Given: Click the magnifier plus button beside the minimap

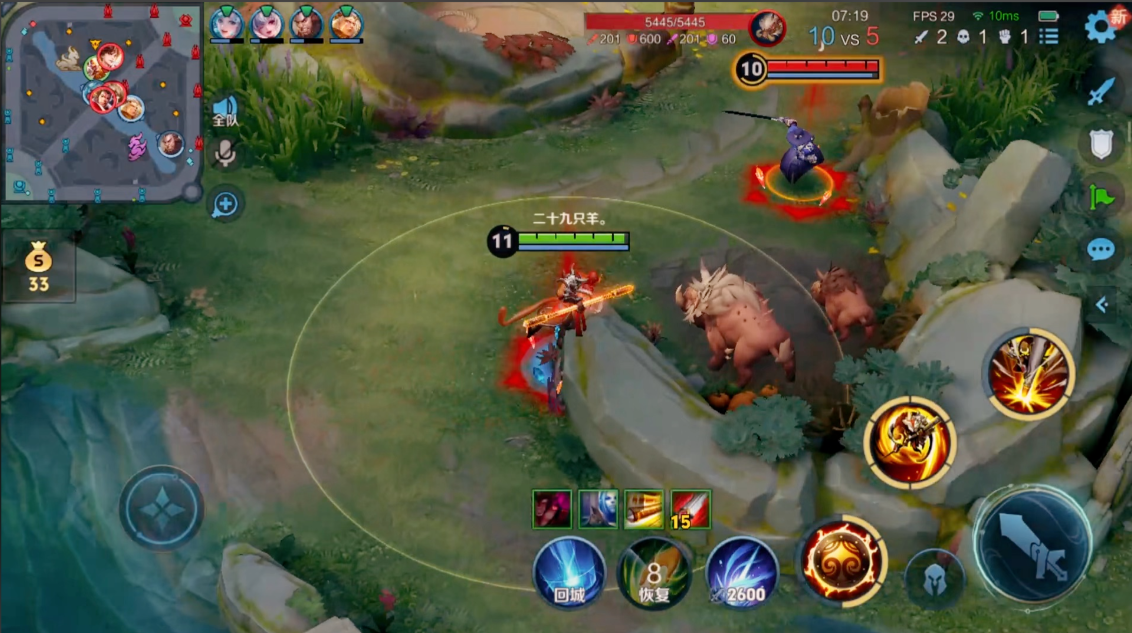Looking at the screenshot, I should (226, 205).
